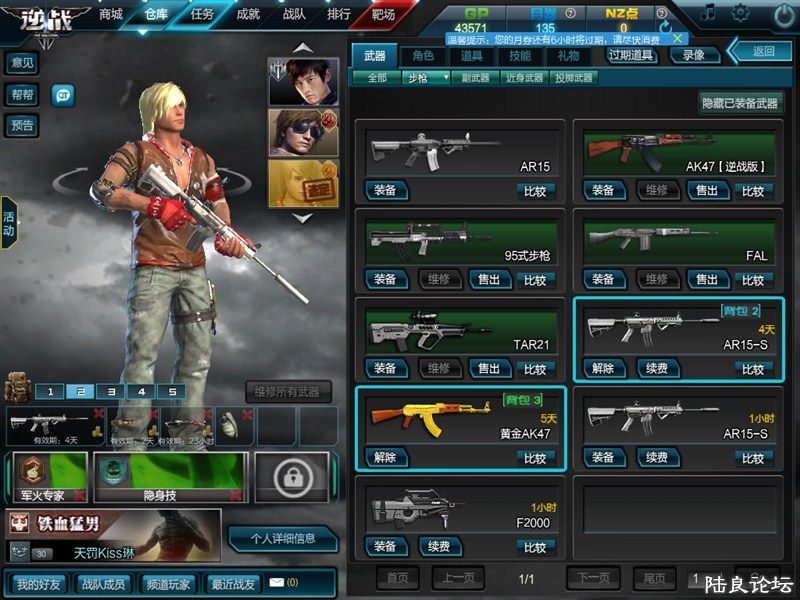Click 维修所有武器 repair all weapons
800x600 pixels.
pyautogui.click(x=288, y=392)
